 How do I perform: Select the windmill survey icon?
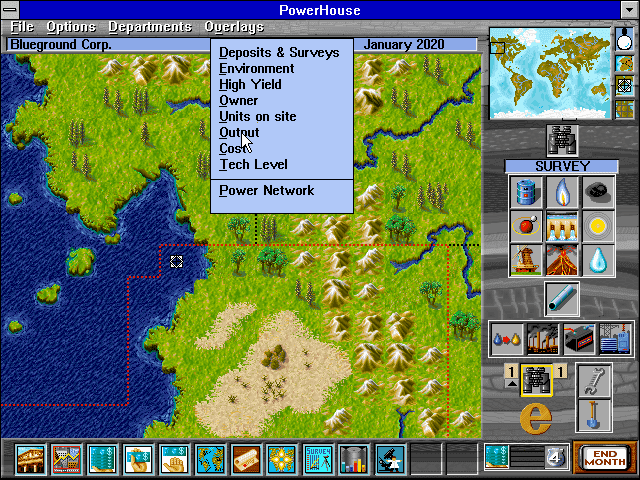526,258
